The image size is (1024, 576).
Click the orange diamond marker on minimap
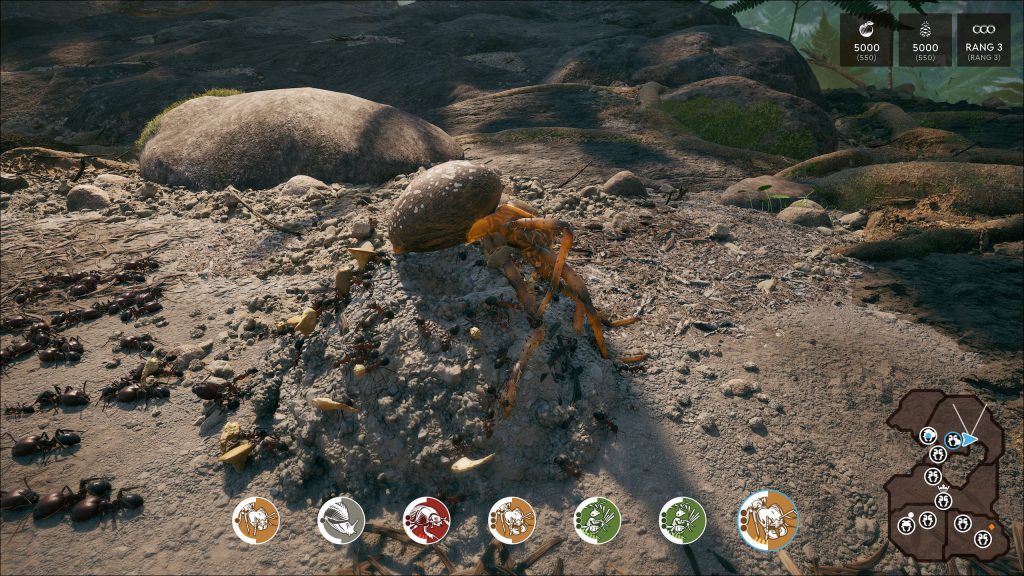991,525
